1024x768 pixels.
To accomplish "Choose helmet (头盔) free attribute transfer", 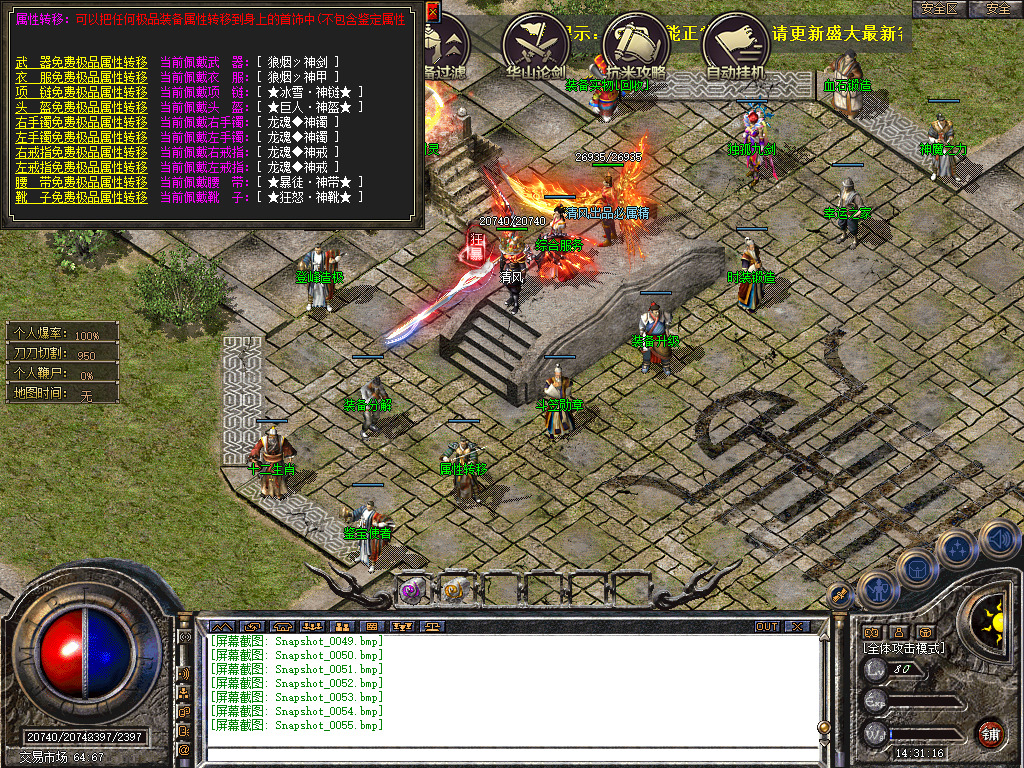I will (x=81, y=107).
